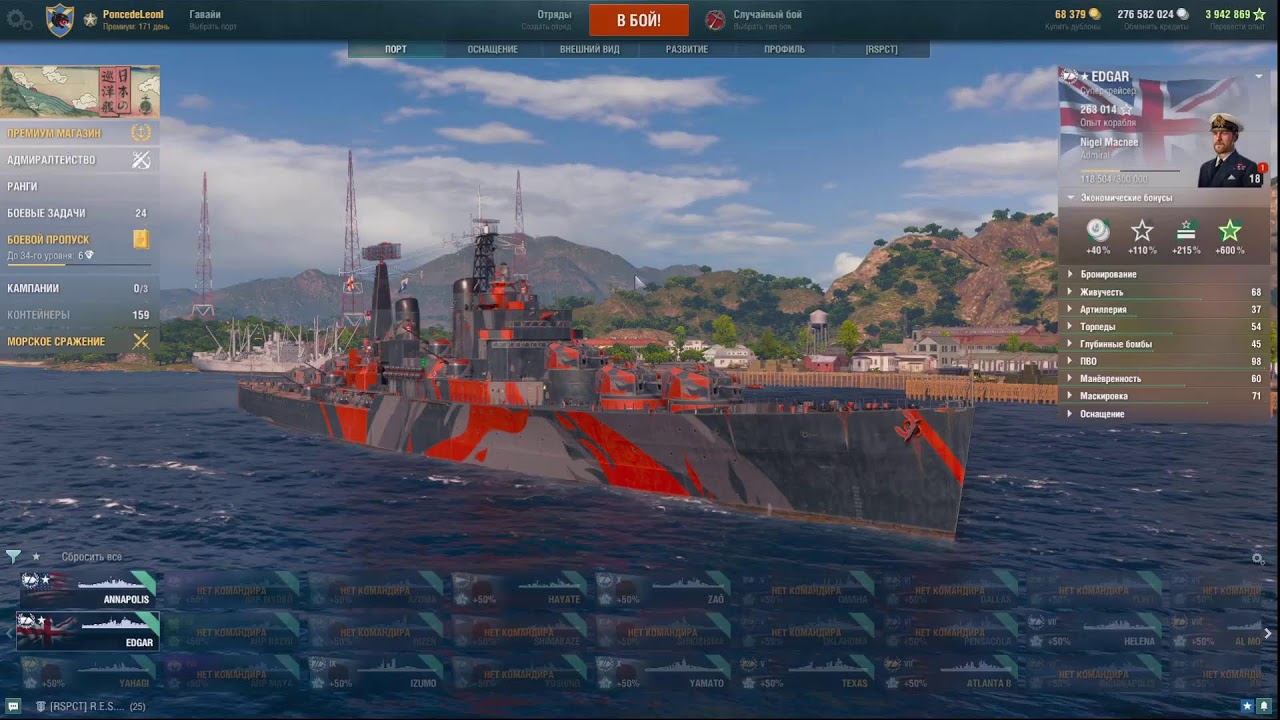Image resolution: width=1280 pixels, height=720 pixels.
Task: Expand the ПВО parameters row
Action: (1090, 361)
